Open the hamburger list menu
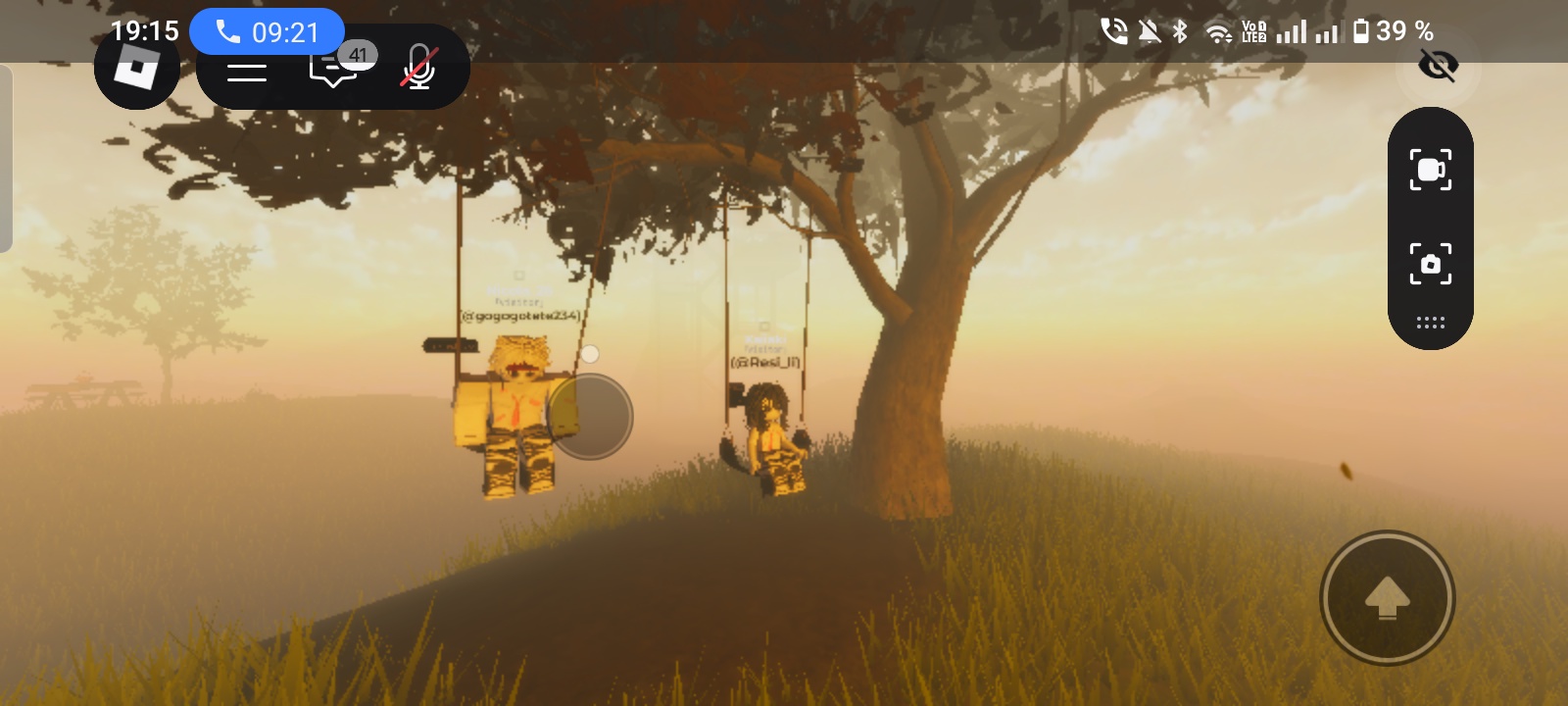The height and width of the screenshot is (706, 1568). (247, 71)
